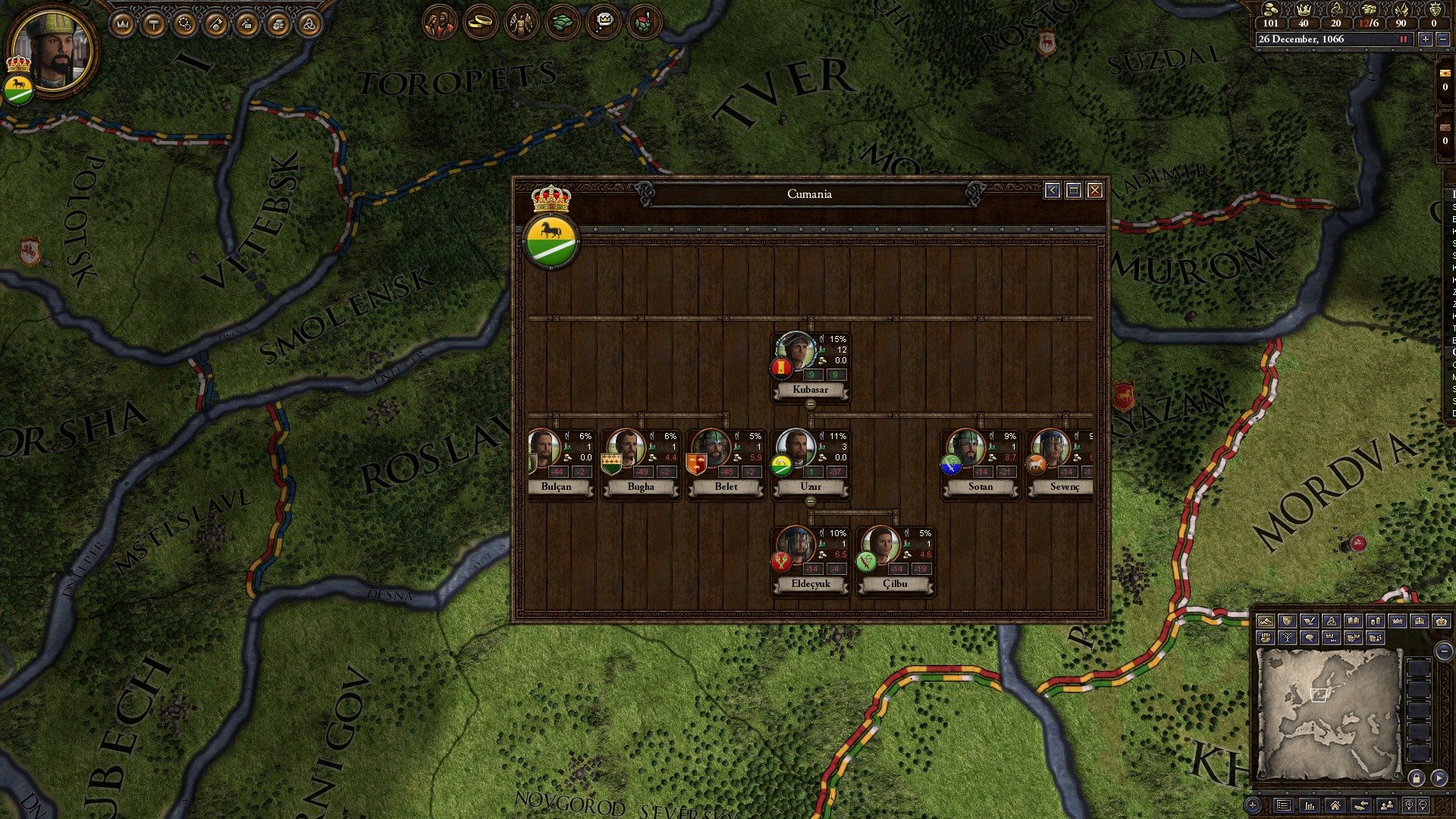Pick Çilbu's portrait in the tree

pyautogui.click(x=880, y=546)
